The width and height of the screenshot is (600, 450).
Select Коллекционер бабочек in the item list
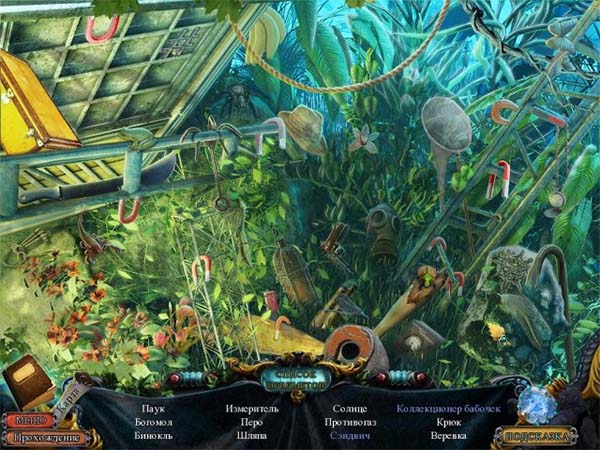pos(442,408)
